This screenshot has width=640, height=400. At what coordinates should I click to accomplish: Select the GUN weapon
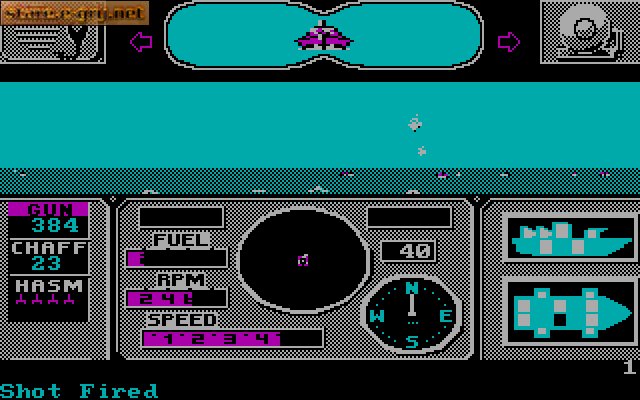click(48, 218)
